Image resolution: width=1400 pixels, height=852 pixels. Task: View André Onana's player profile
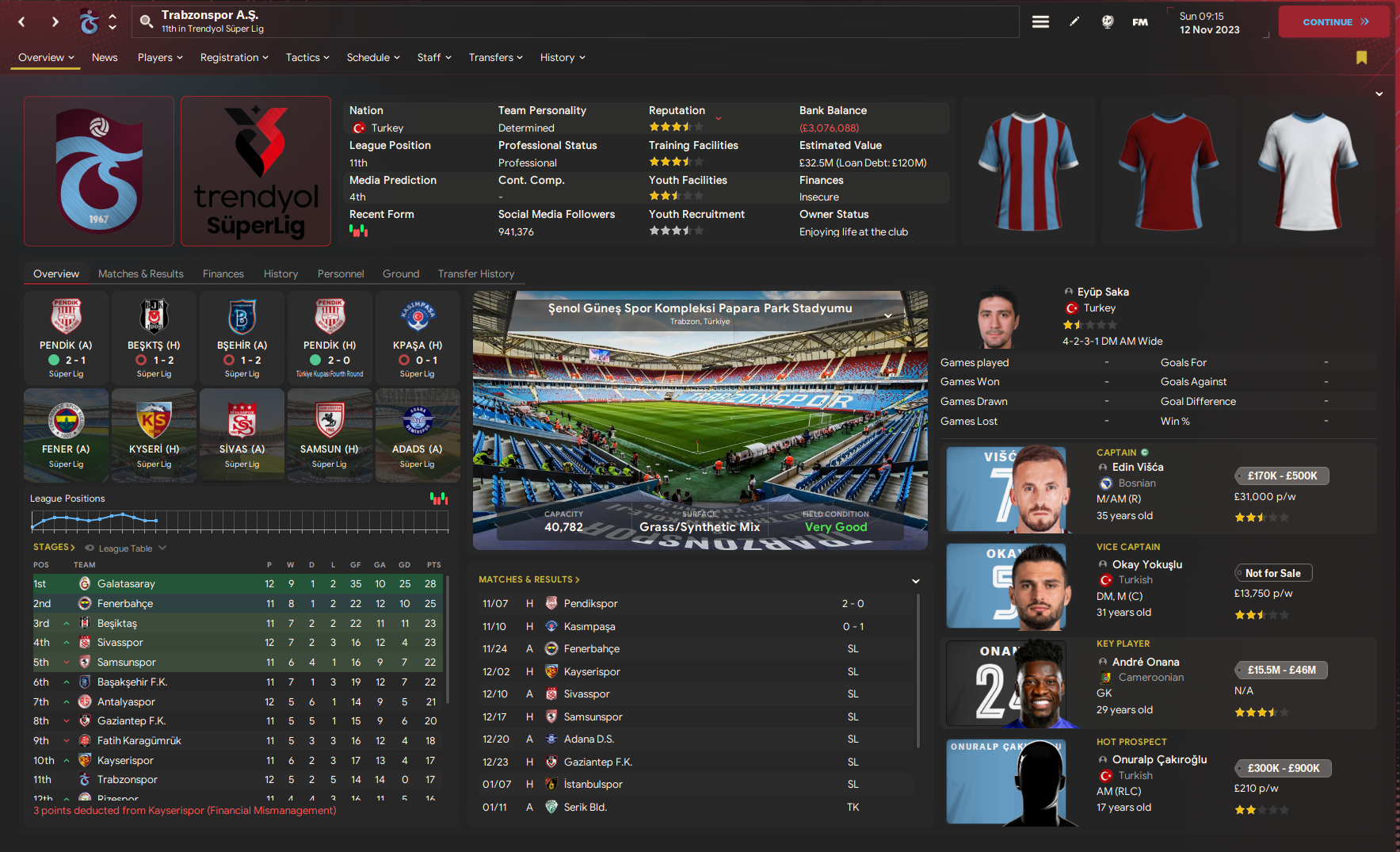(1146, 663)
